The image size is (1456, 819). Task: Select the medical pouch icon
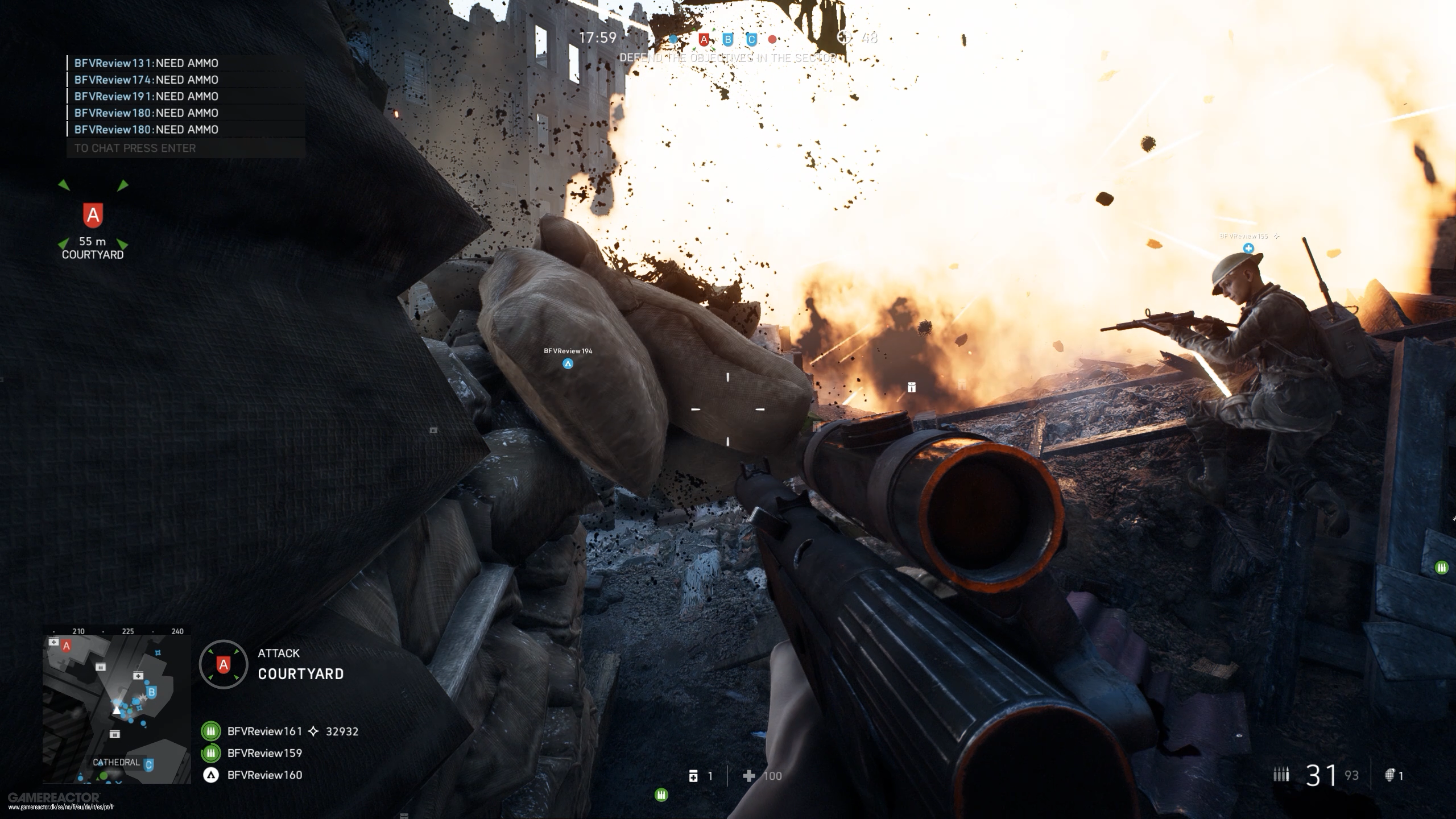[693, 776]
